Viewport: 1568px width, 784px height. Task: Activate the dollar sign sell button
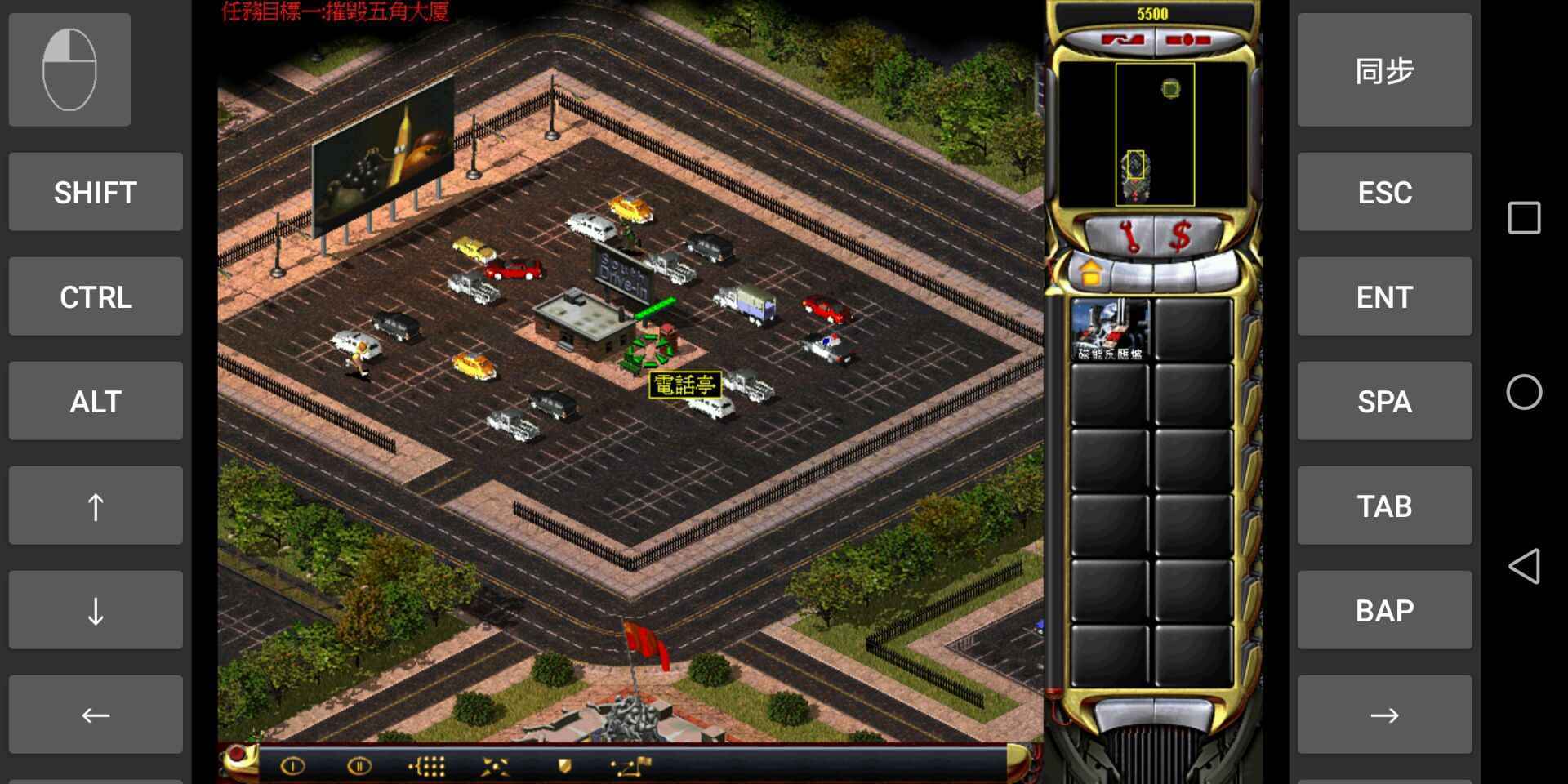pyautogui.click(x=1180, y=237)
